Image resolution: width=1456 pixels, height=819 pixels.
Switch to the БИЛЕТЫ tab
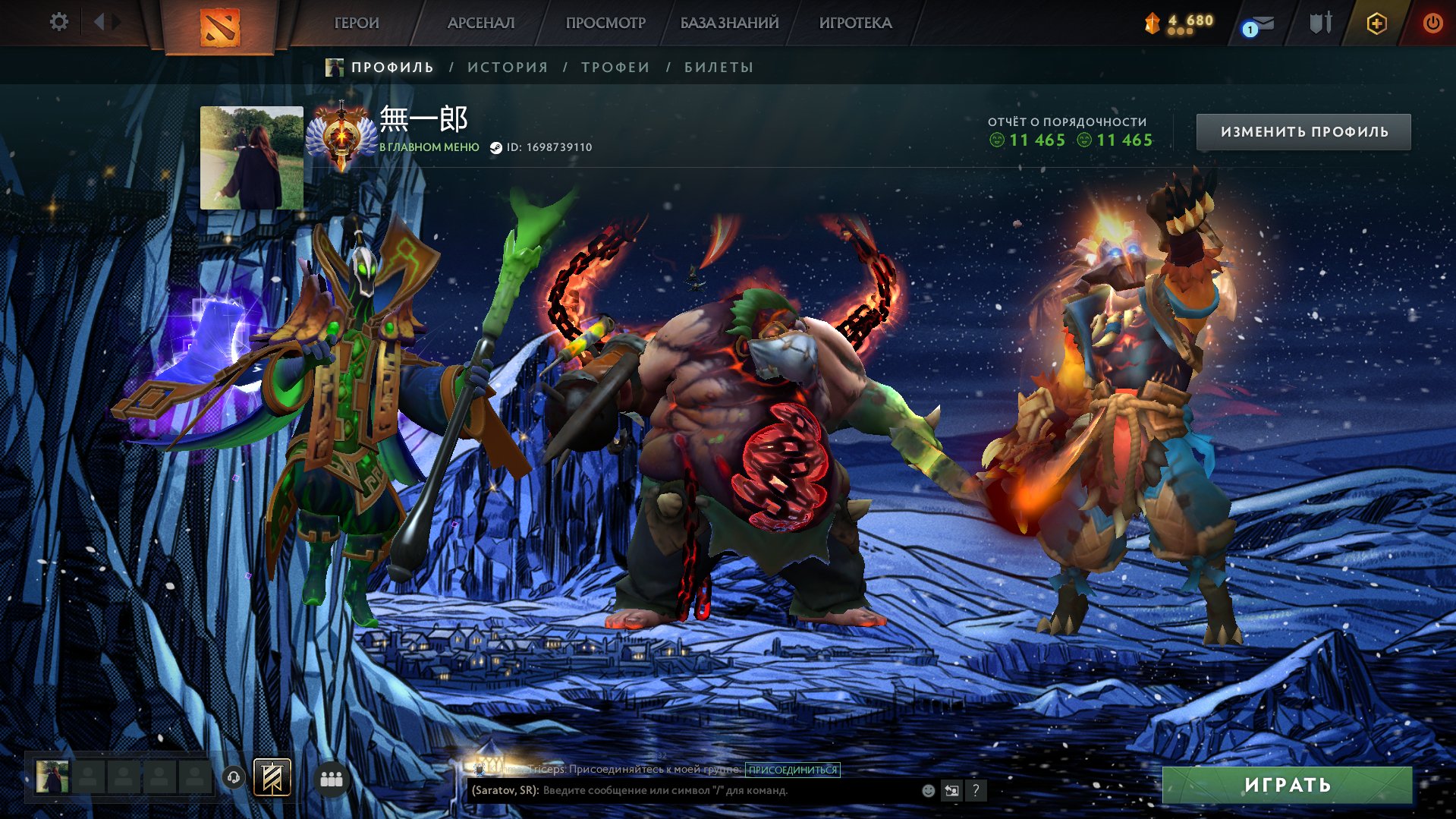719,68
